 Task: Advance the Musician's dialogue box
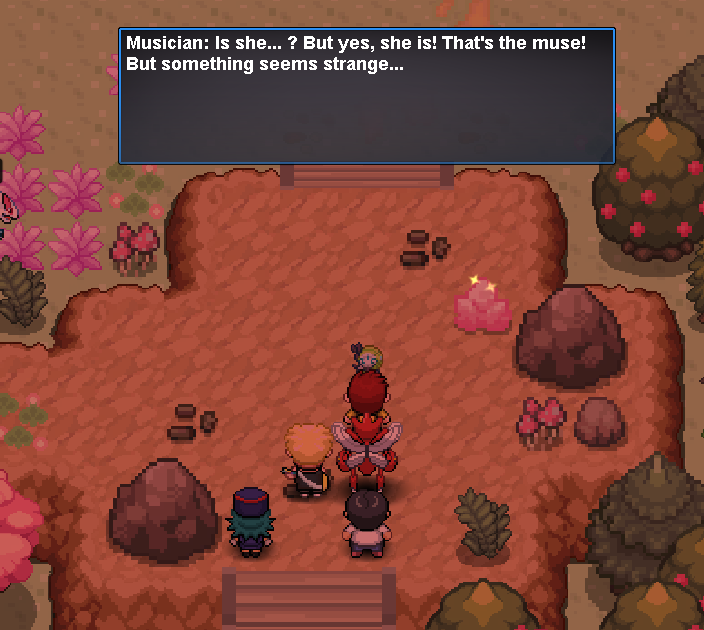point(366,96)
